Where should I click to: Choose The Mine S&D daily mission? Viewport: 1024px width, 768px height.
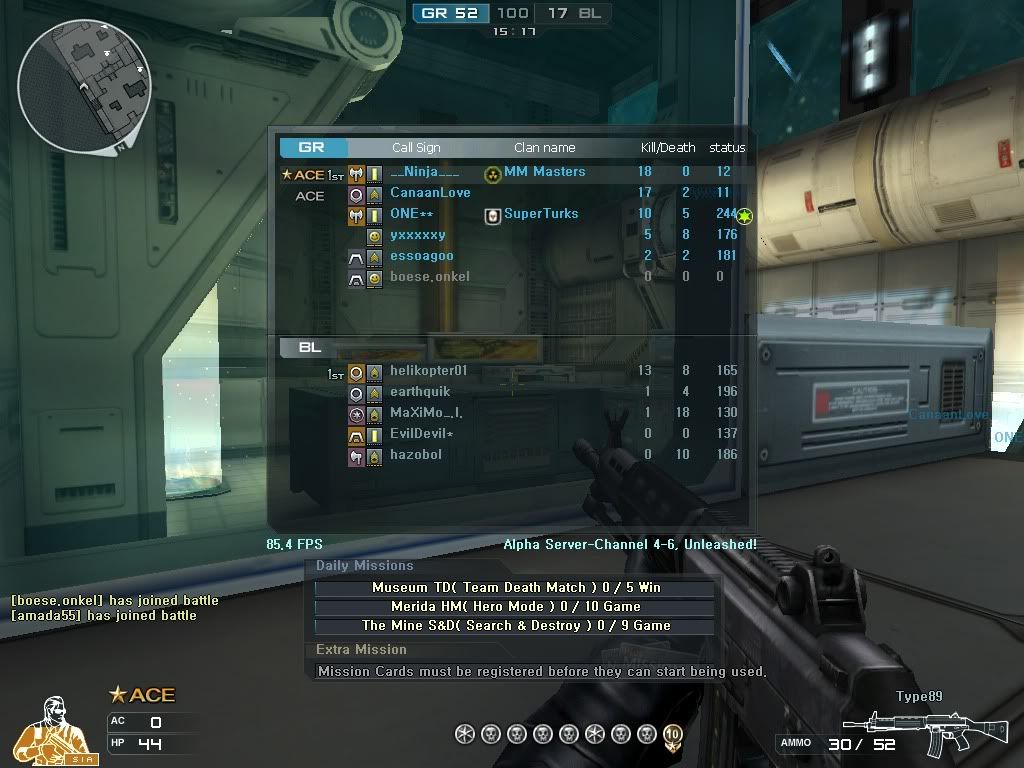(516, 626)
